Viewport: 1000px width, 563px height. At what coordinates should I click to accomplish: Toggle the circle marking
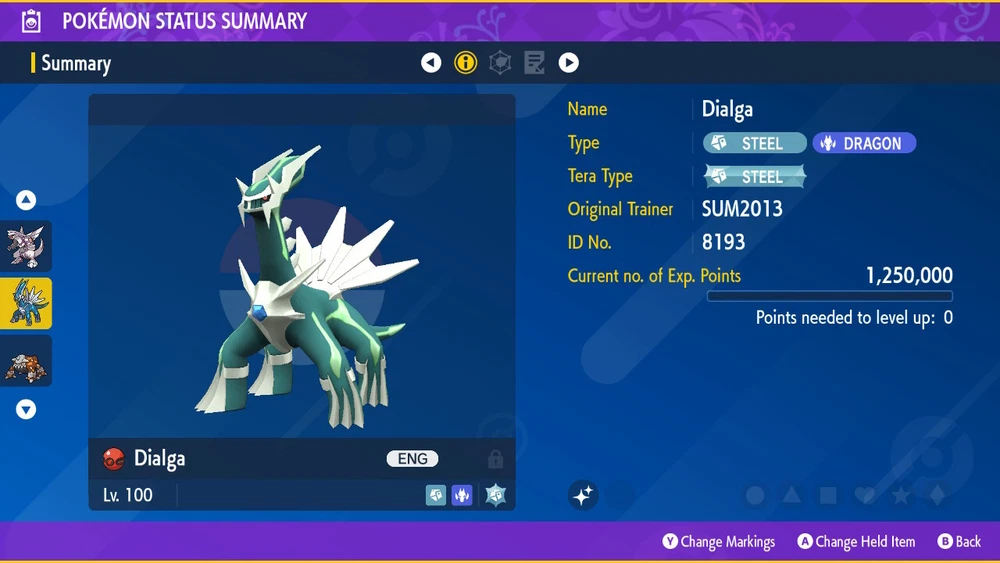tap(756, 496)
